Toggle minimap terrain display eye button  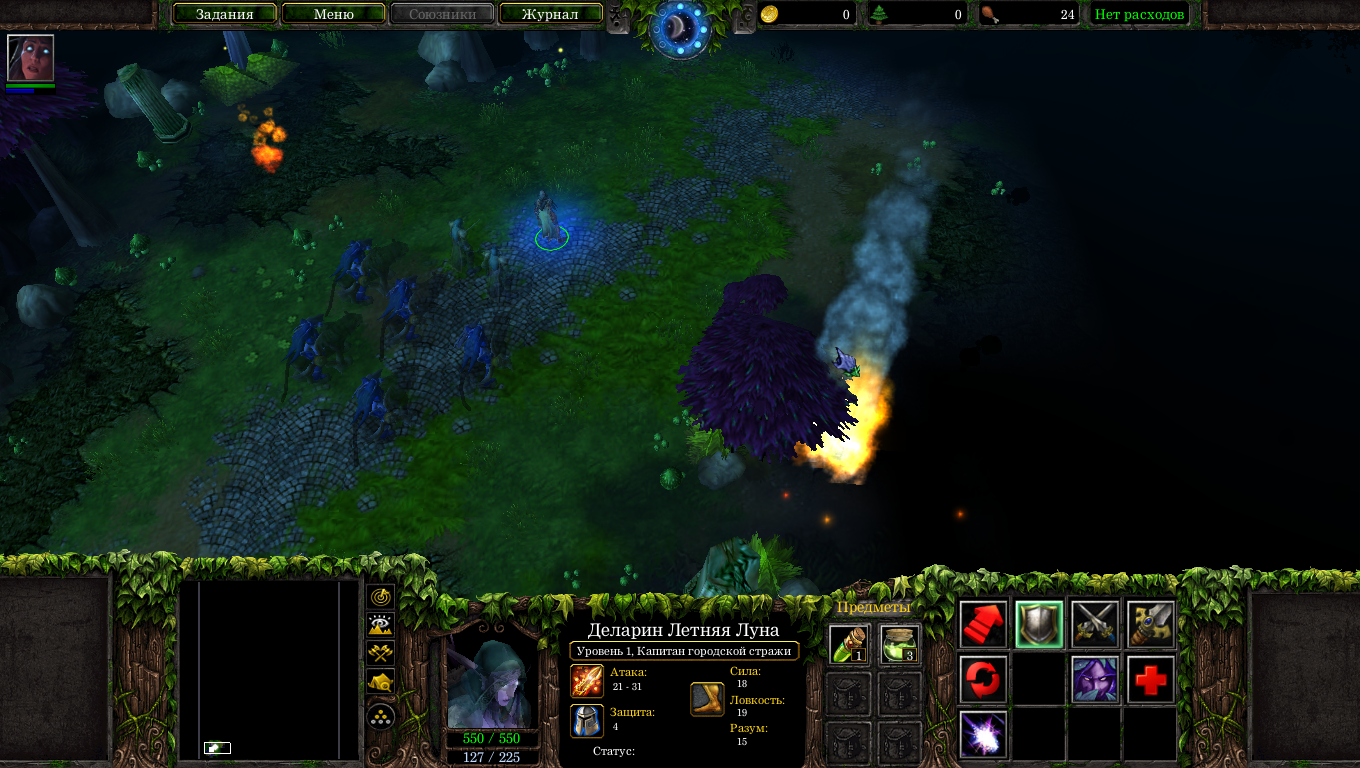click(x=381, y=626)
